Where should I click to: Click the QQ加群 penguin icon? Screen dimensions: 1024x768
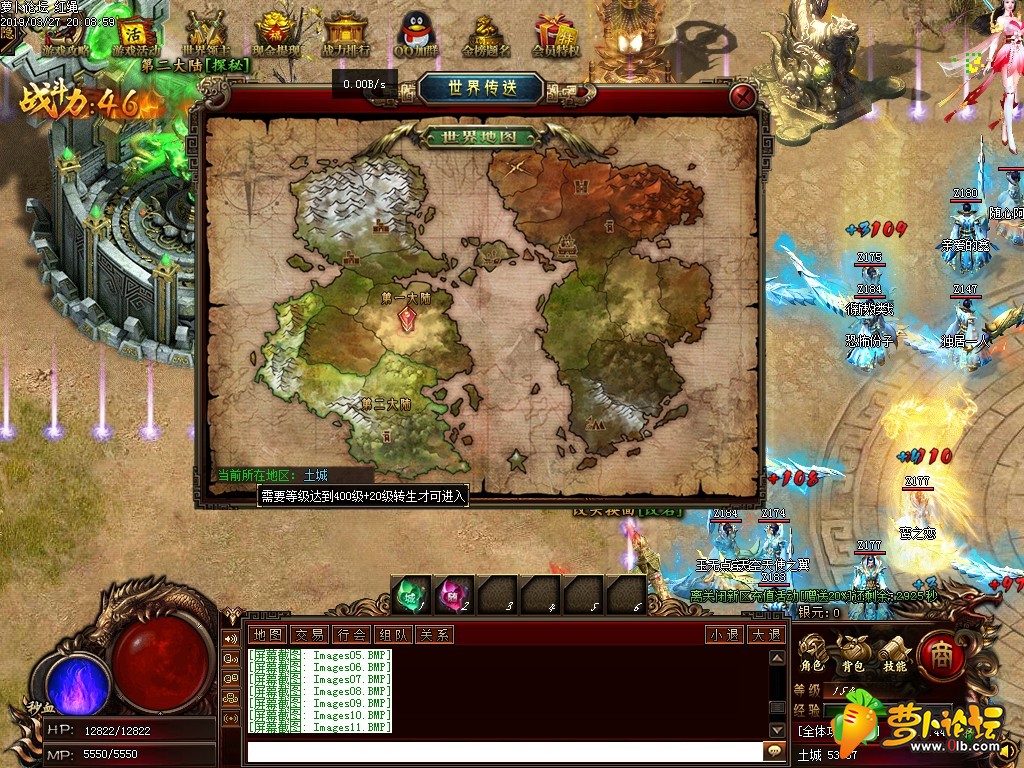(415, 33)
